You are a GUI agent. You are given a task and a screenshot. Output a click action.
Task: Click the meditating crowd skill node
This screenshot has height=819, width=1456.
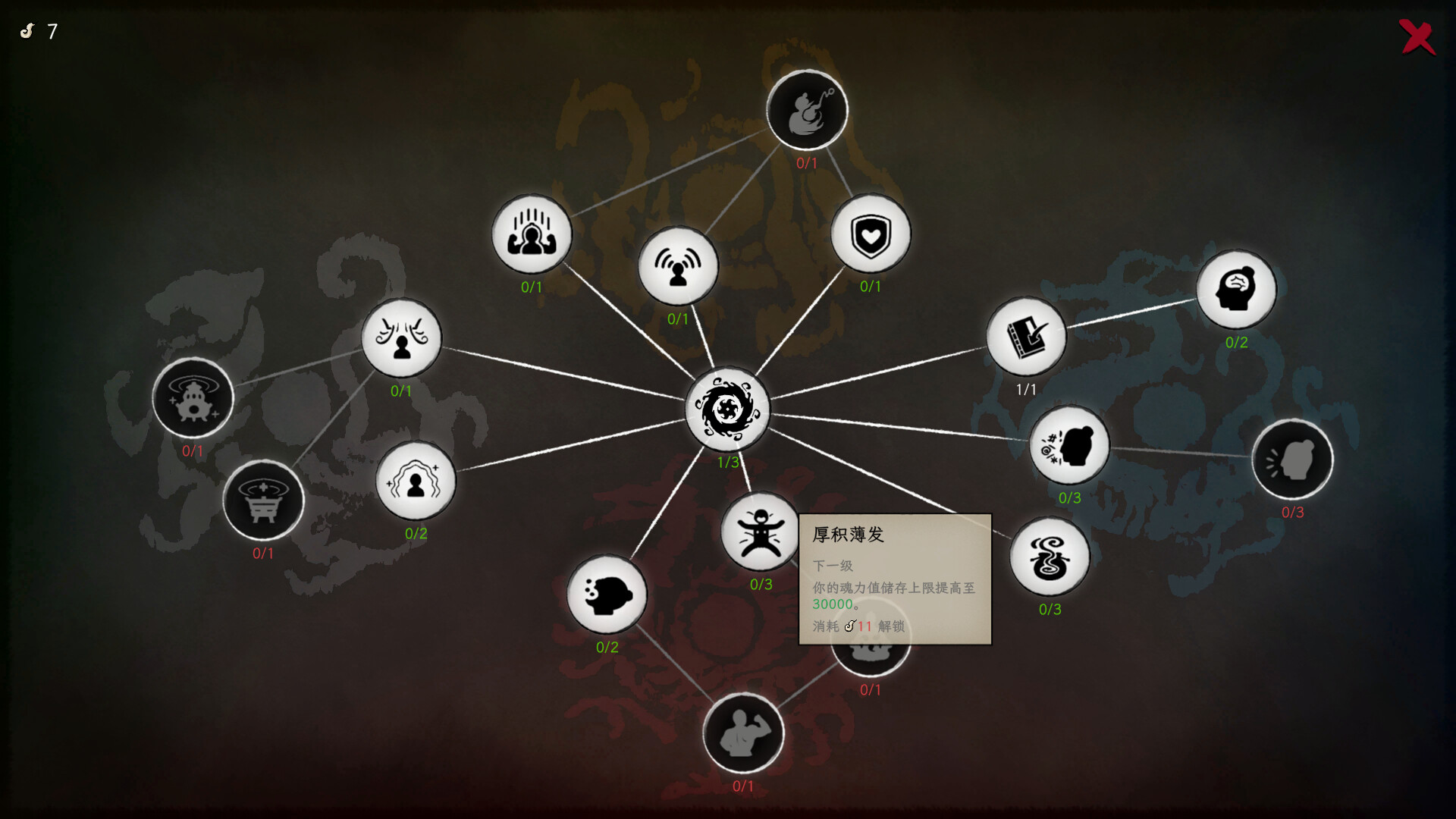(531, 235)
